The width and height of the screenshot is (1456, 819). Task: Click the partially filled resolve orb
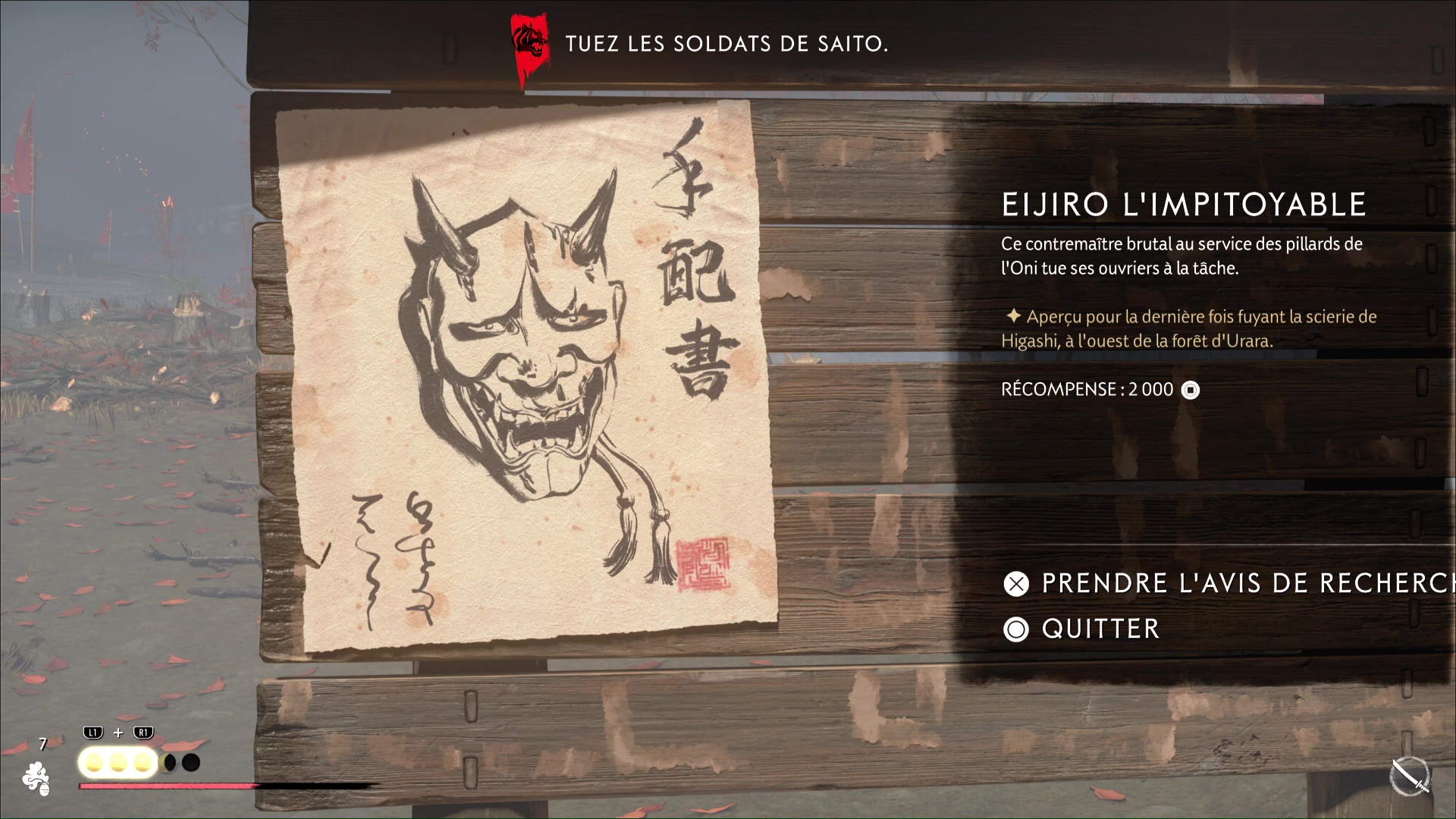pyautogui.click(x=166, y=761)
